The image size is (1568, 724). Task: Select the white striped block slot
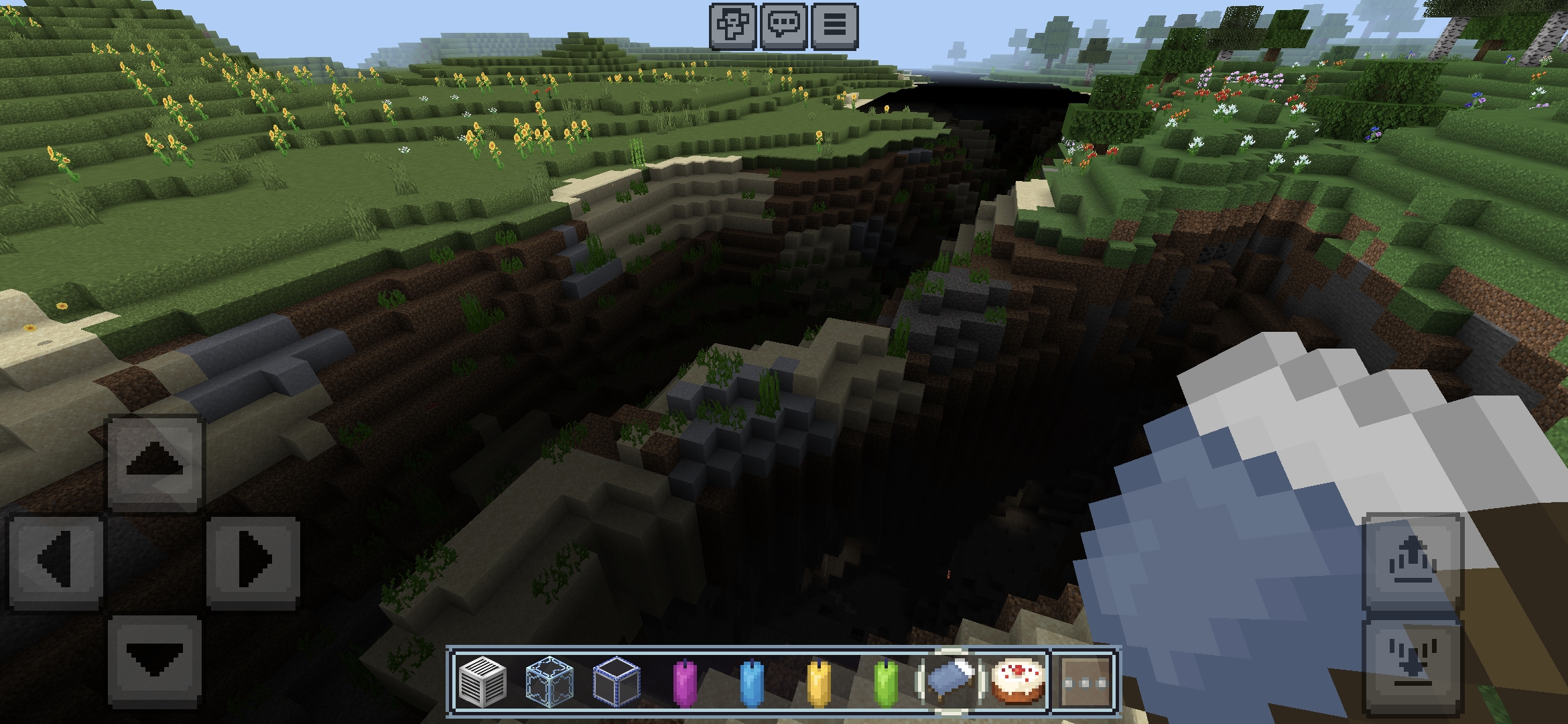482,680
